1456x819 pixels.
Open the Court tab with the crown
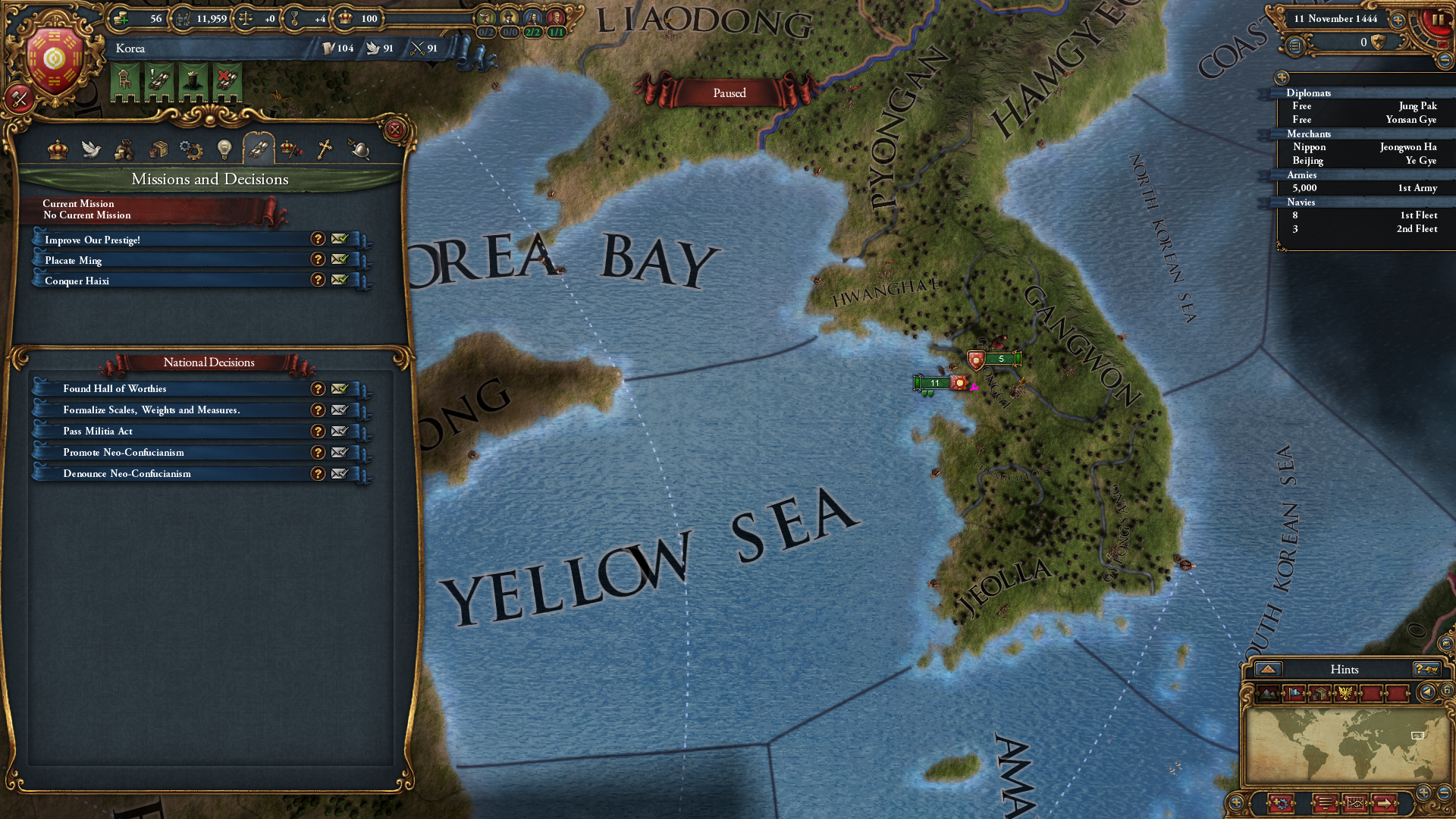click(58, 149)
